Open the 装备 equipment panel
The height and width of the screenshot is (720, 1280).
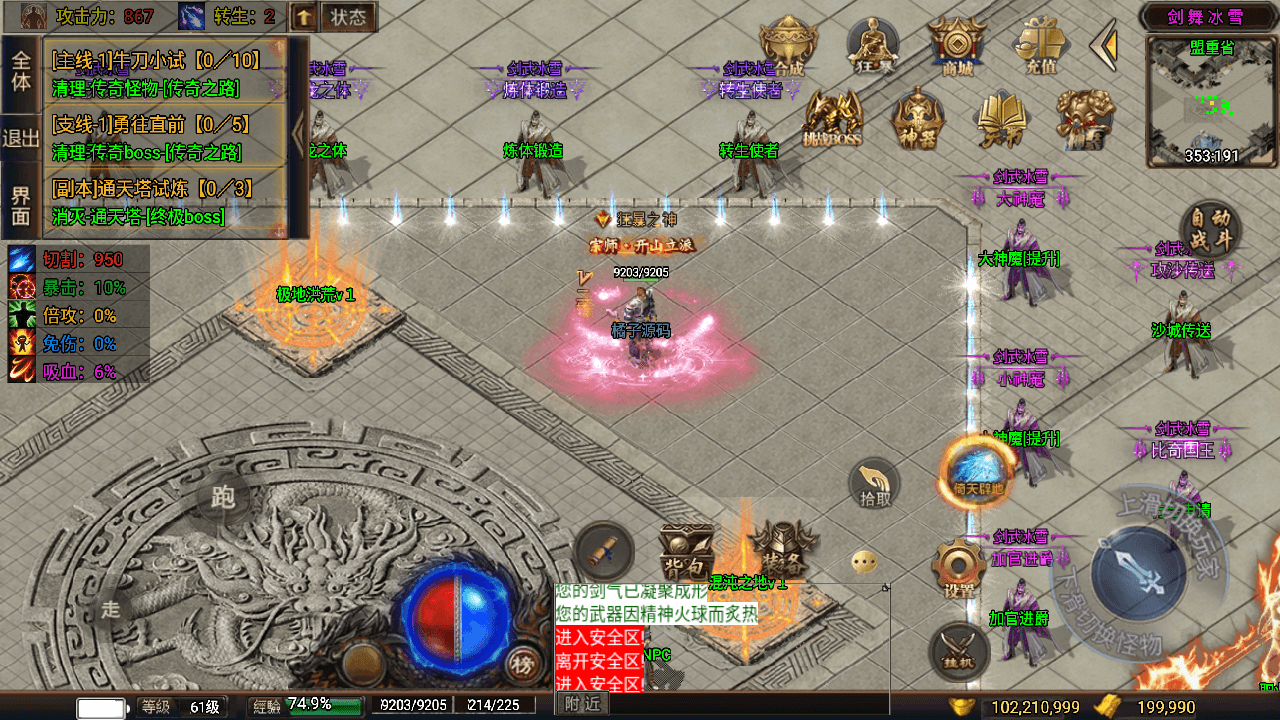tap(776, 547)
